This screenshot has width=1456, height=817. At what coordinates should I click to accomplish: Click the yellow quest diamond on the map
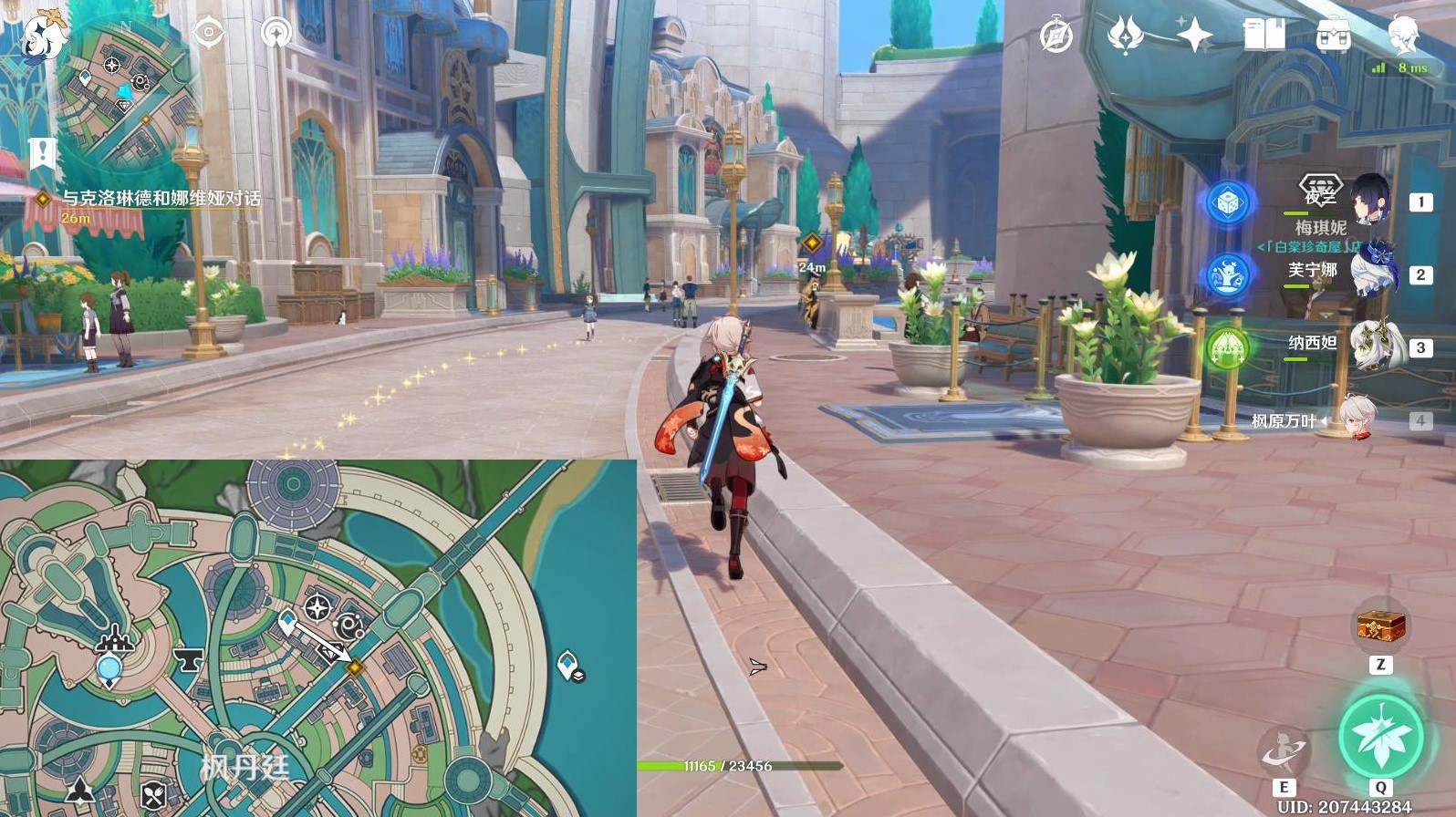tap(354, 668)
